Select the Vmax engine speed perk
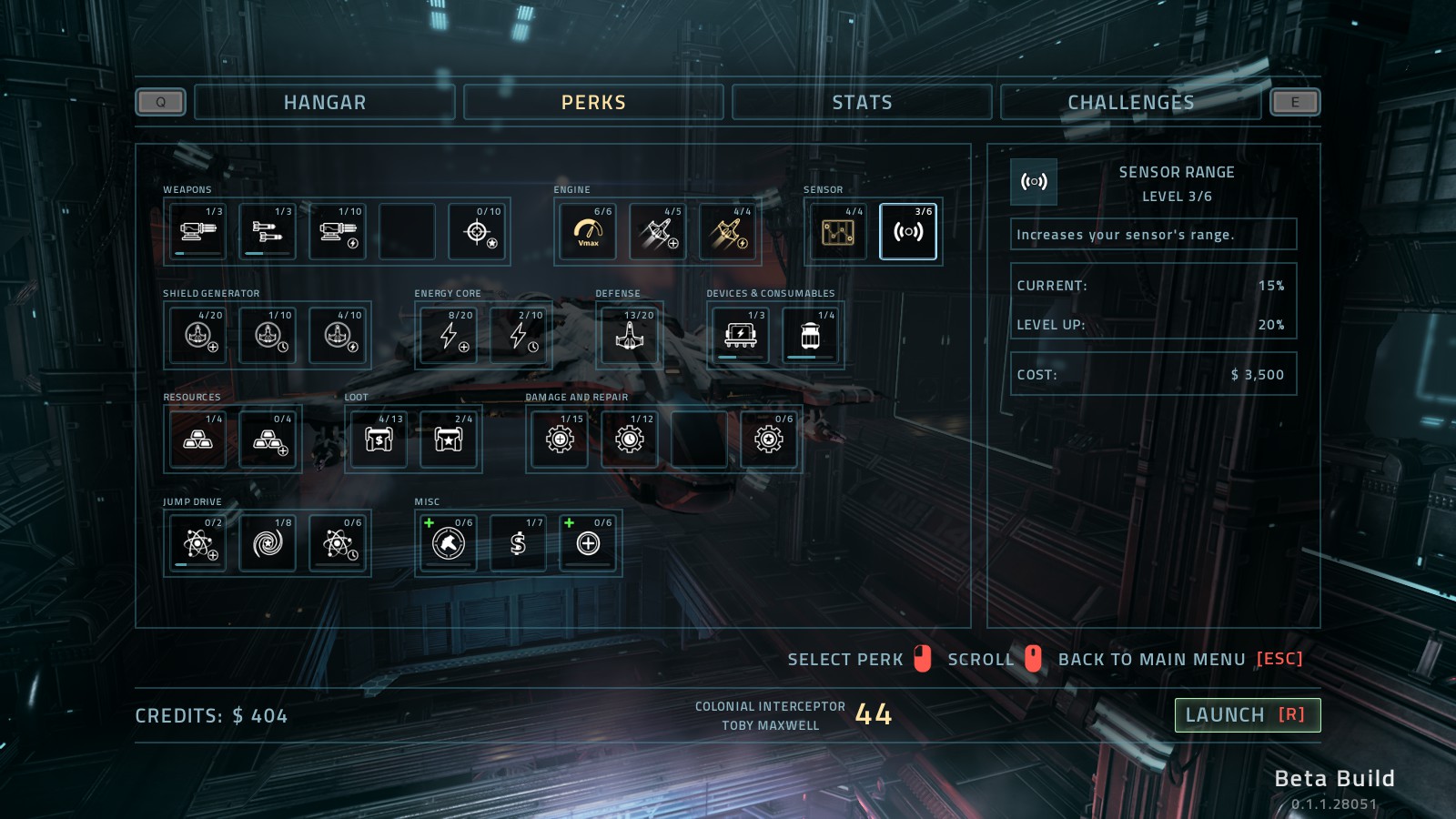 [x=588, y=232]
